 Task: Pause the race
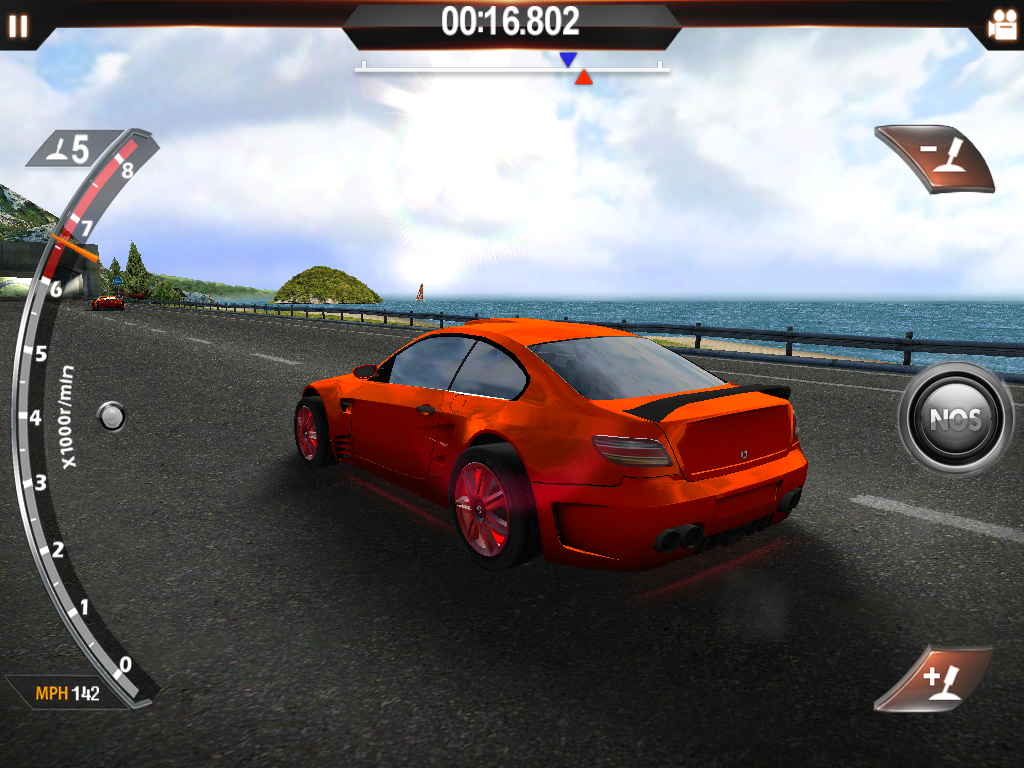tap(18, 26)
